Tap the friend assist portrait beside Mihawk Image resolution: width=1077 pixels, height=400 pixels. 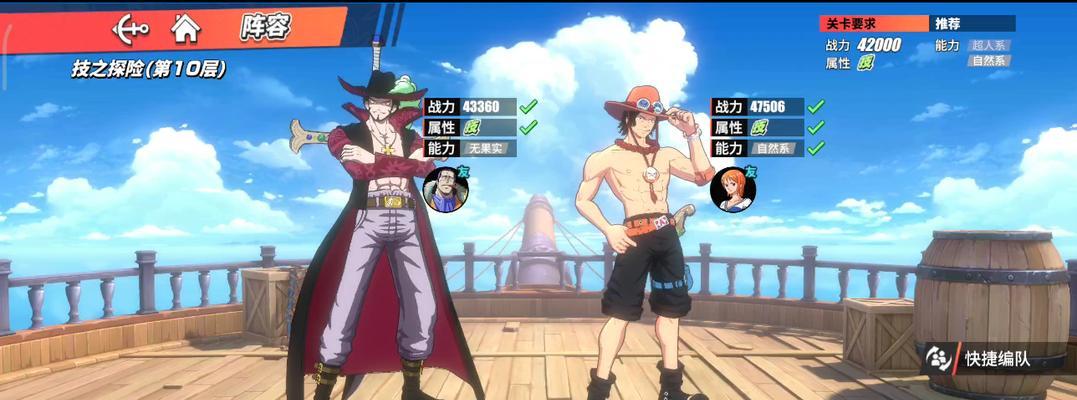[x=441, y=189]
